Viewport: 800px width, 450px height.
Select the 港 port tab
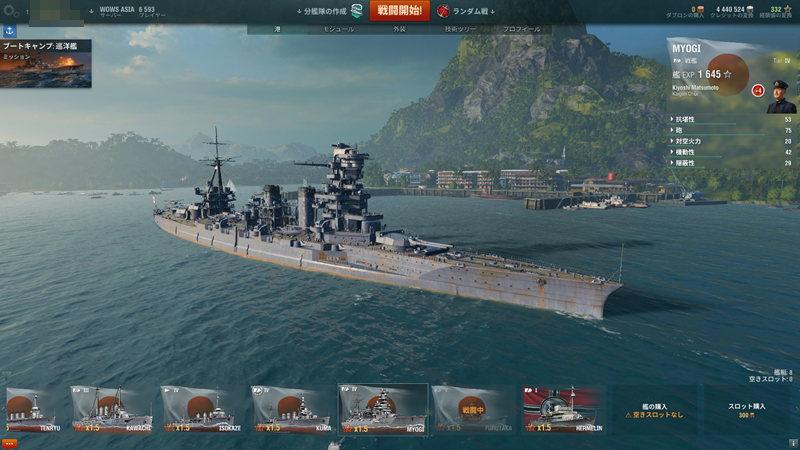[x=279, y=29]
